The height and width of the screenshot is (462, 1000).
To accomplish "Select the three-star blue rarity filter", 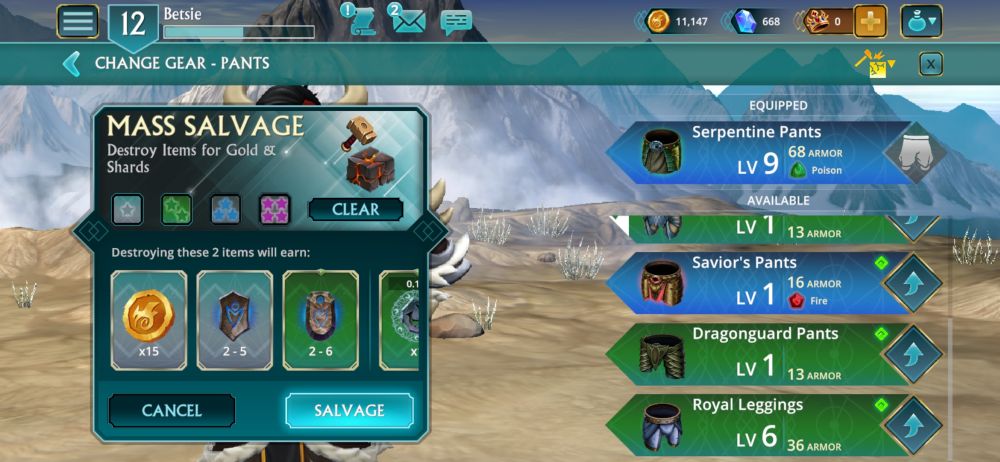I will (x=225, y=209).
